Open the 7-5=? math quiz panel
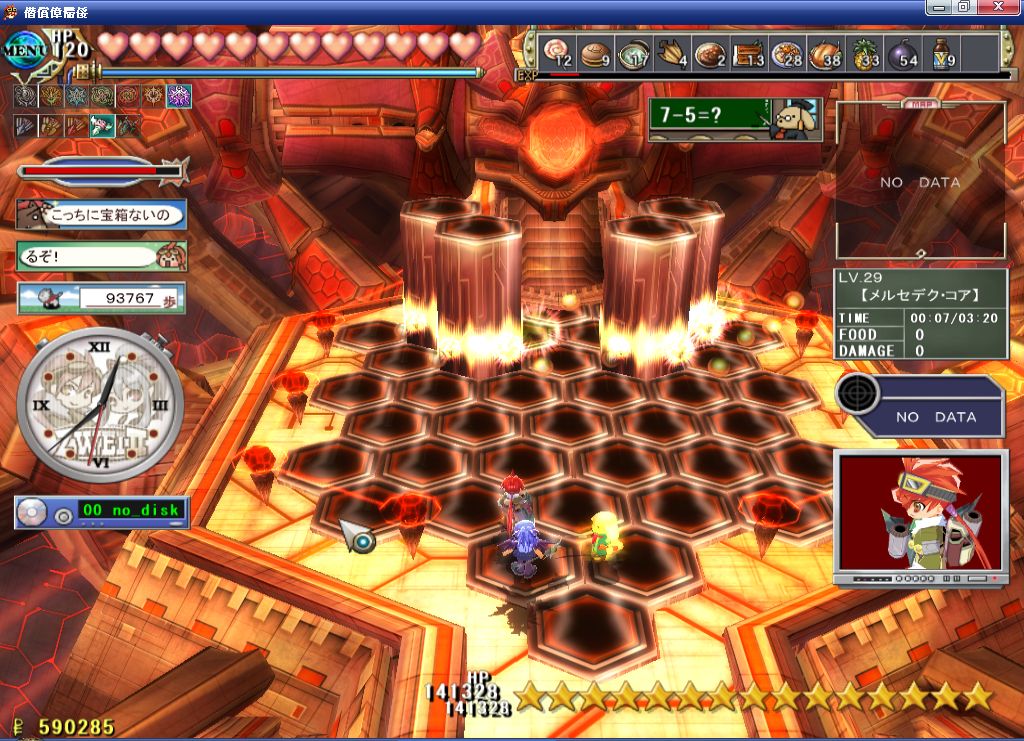1024x741 pixels. 733,119
